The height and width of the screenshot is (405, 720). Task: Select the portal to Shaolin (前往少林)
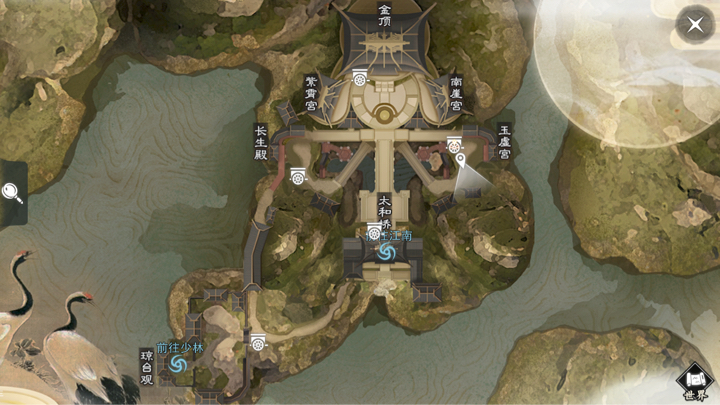click(x=179, y=367)
